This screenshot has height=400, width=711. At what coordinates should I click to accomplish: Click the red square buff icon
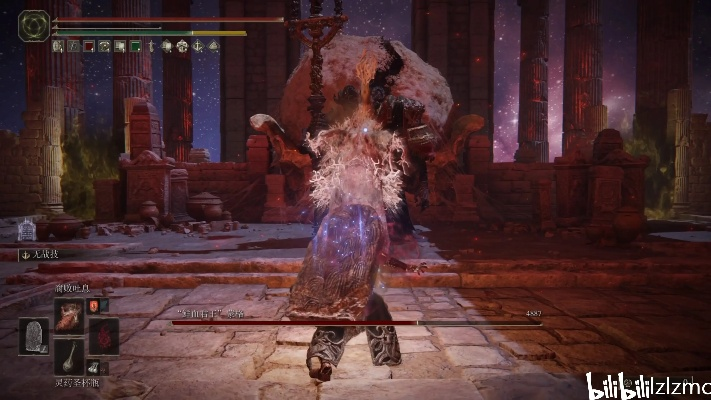pyautogui.click(x=89, y=45)
